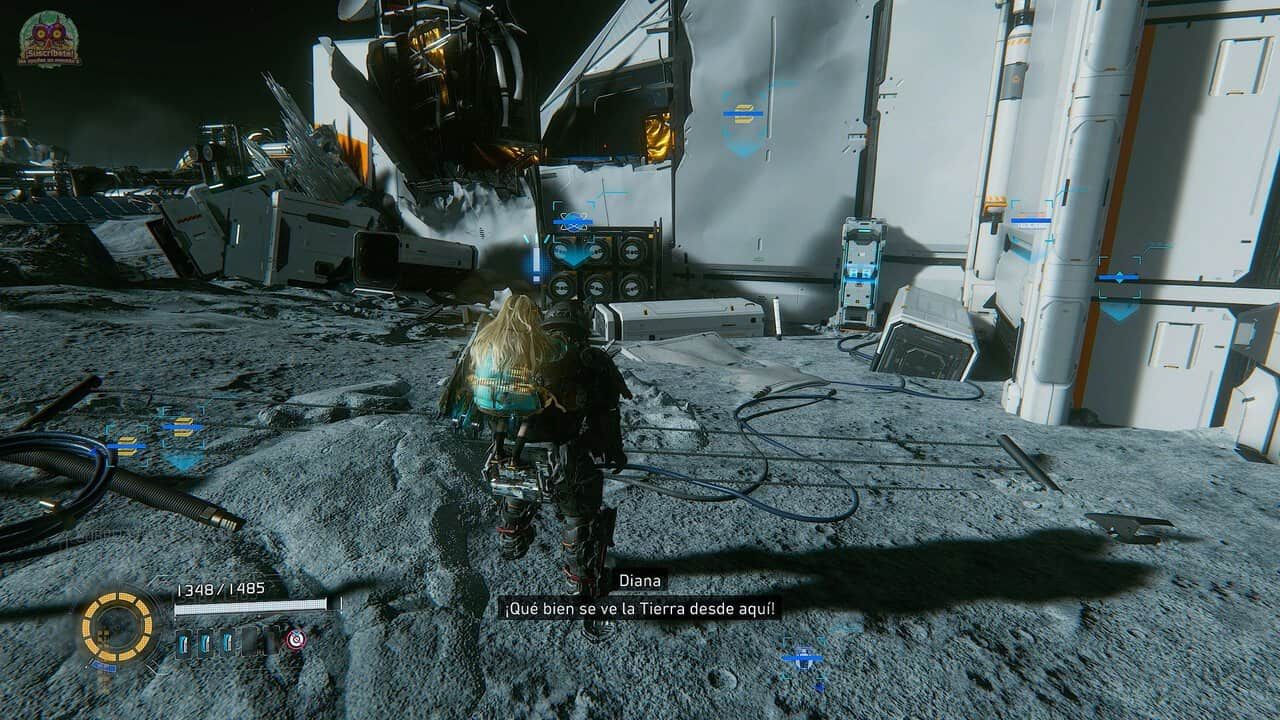Select the red target status icon
The height and width of the screenshot is (720, 1280).
[x=295, y=640]
